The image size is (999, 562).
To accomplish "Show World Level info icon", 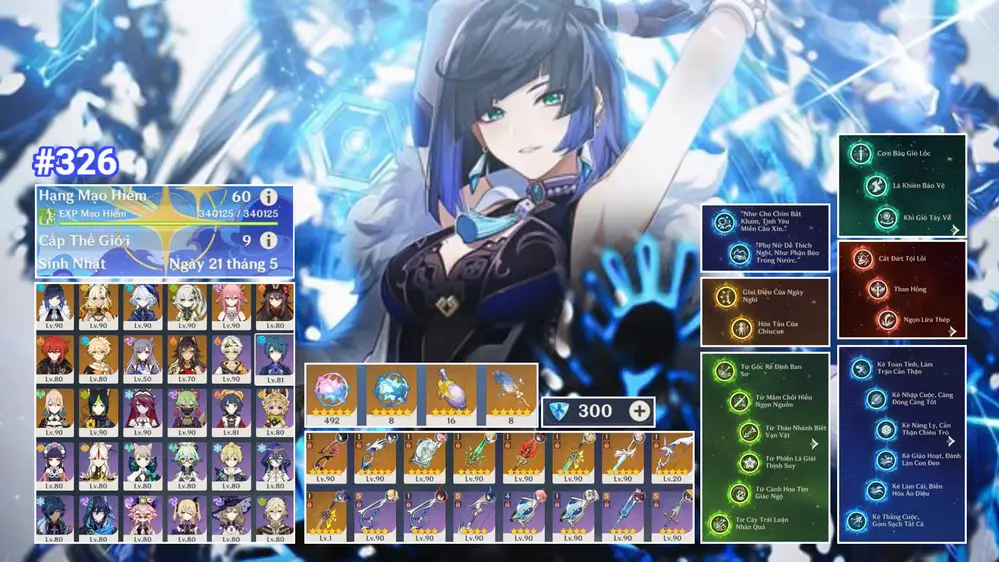I will point(268,241).
